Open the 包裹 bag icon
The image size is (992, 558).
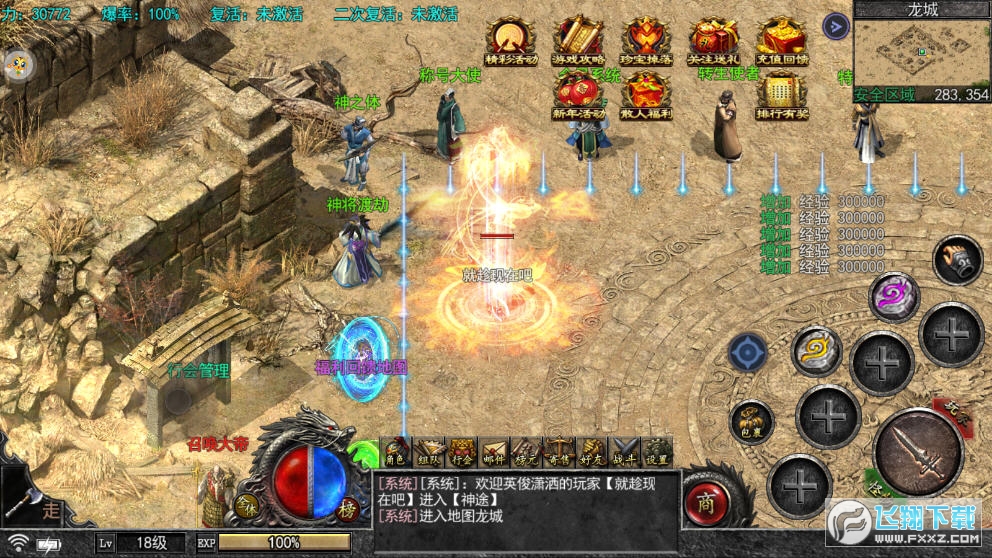[751, 422]
